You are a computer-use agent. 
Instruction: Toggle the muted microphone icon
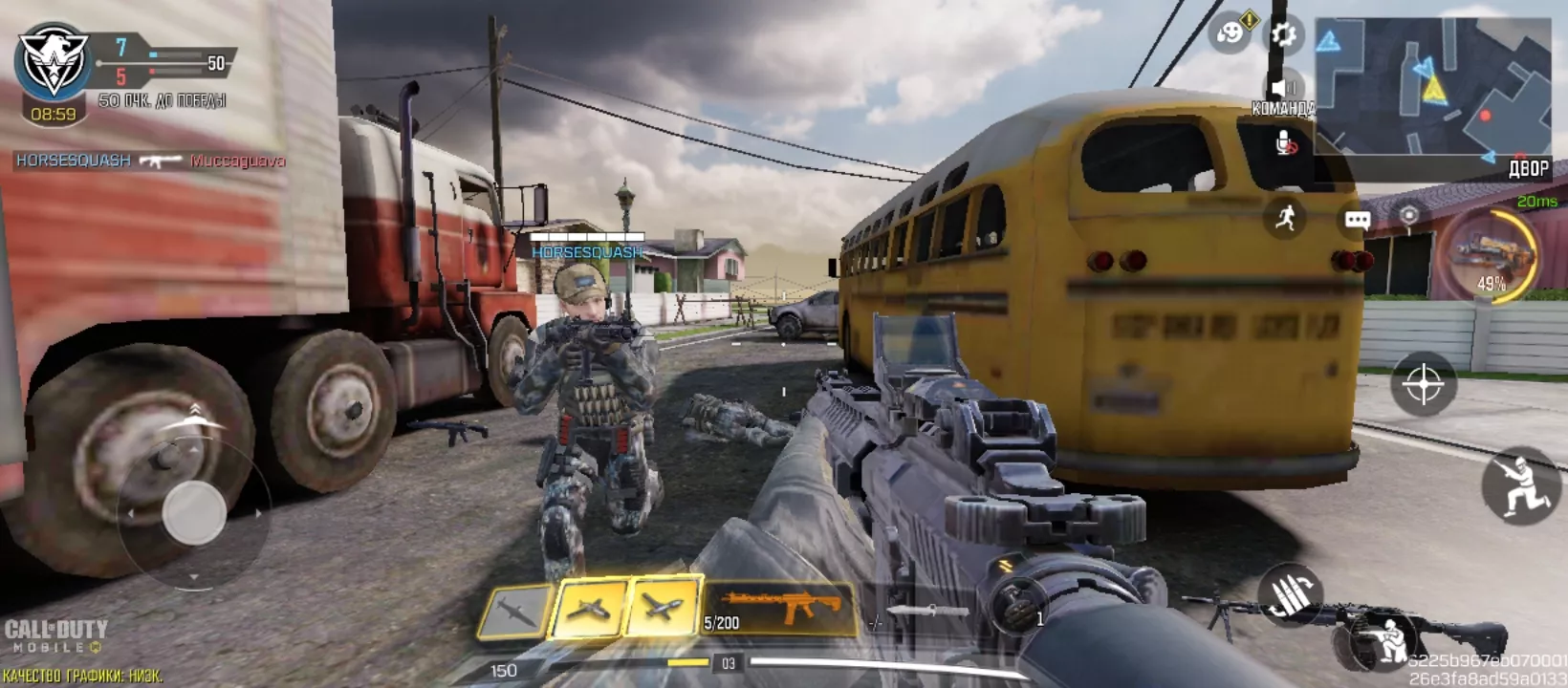(x=1286, y=143)
